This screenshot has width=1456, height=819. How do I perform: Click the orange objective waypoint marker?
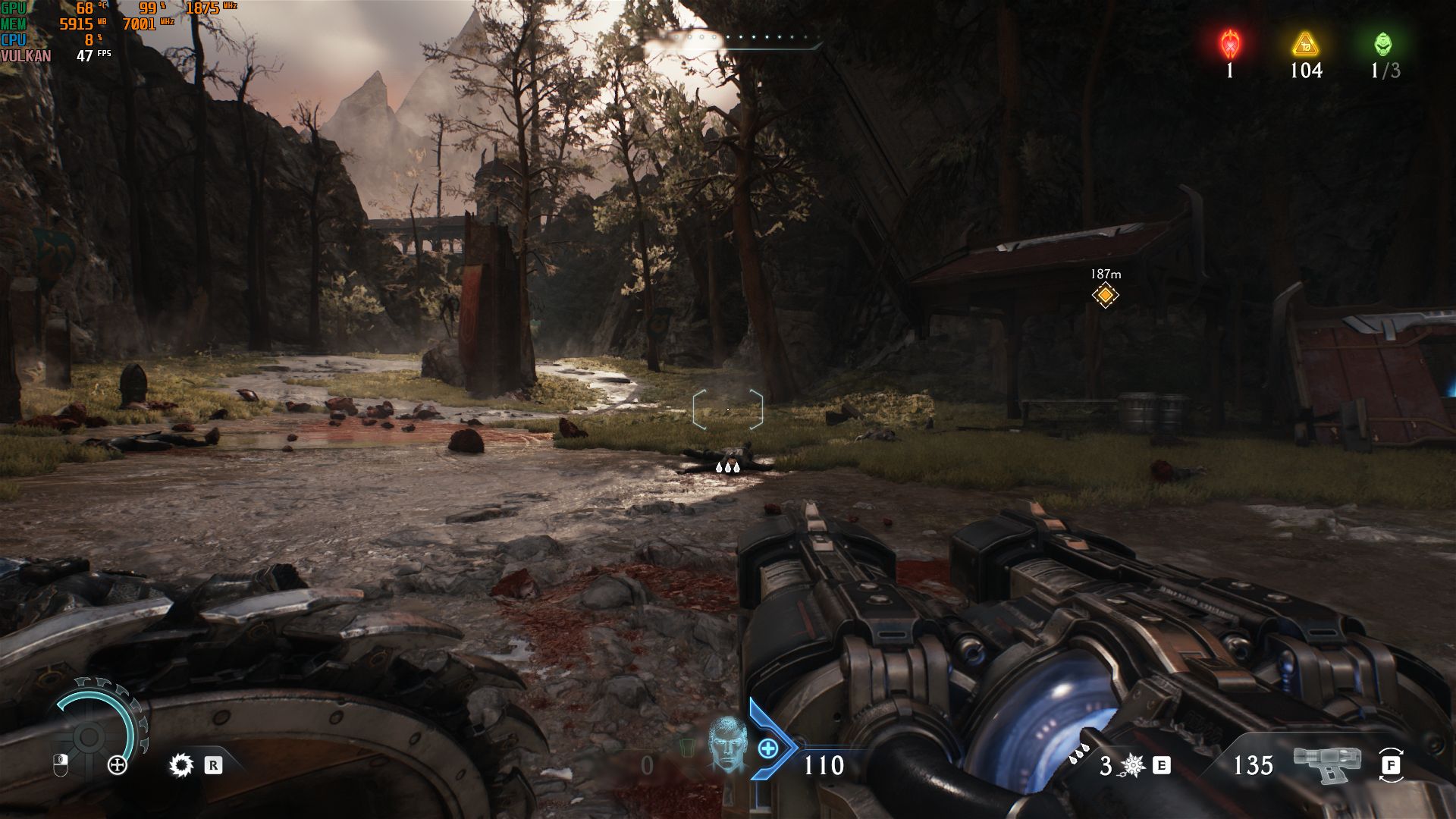click(x=1105, y=294)
